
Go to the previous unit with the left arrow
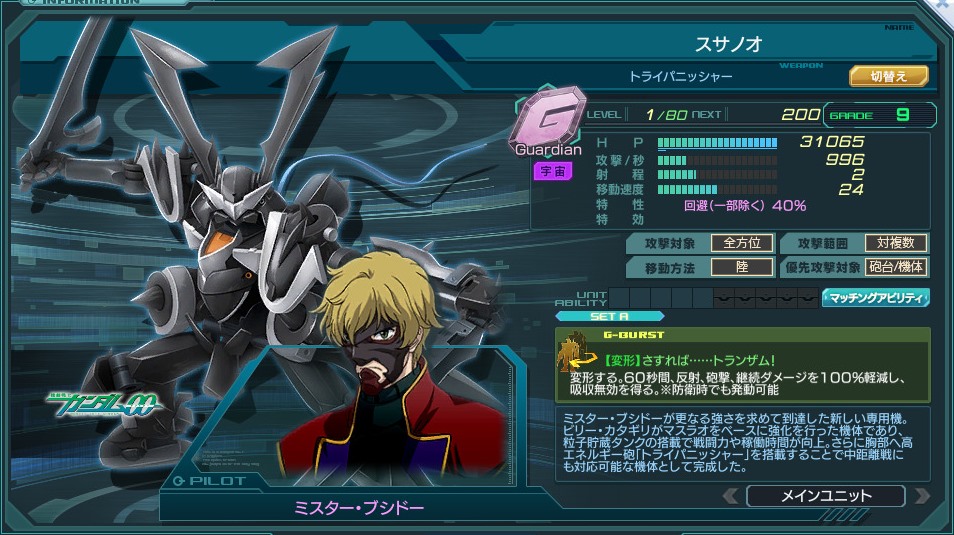[x=731, y=496]
